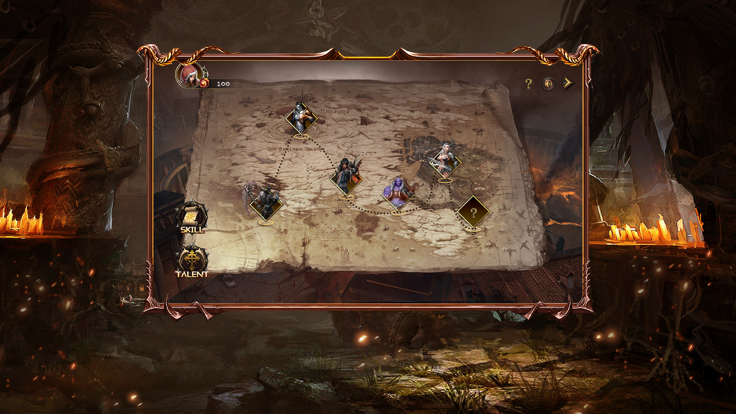Image resolution: width=736 pixels, height=414 pixels.
Task: Pick the armored knight node beside Skill
Action: pyautogui.click(x=265, y=202)
